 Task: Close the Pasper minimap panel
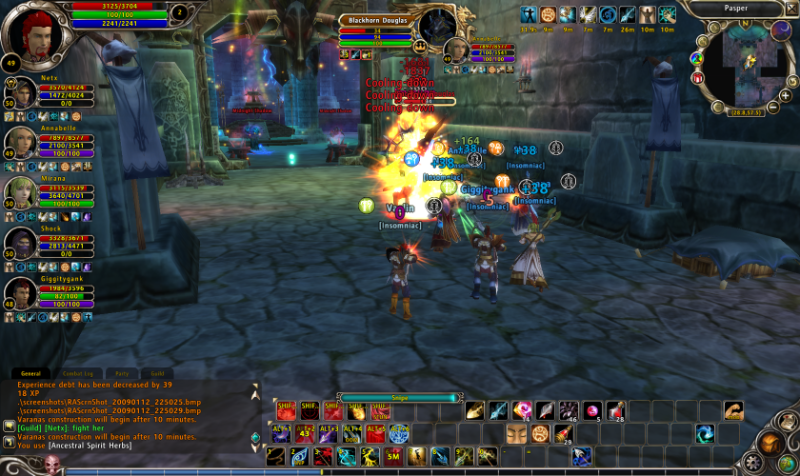tap(790, 8)
